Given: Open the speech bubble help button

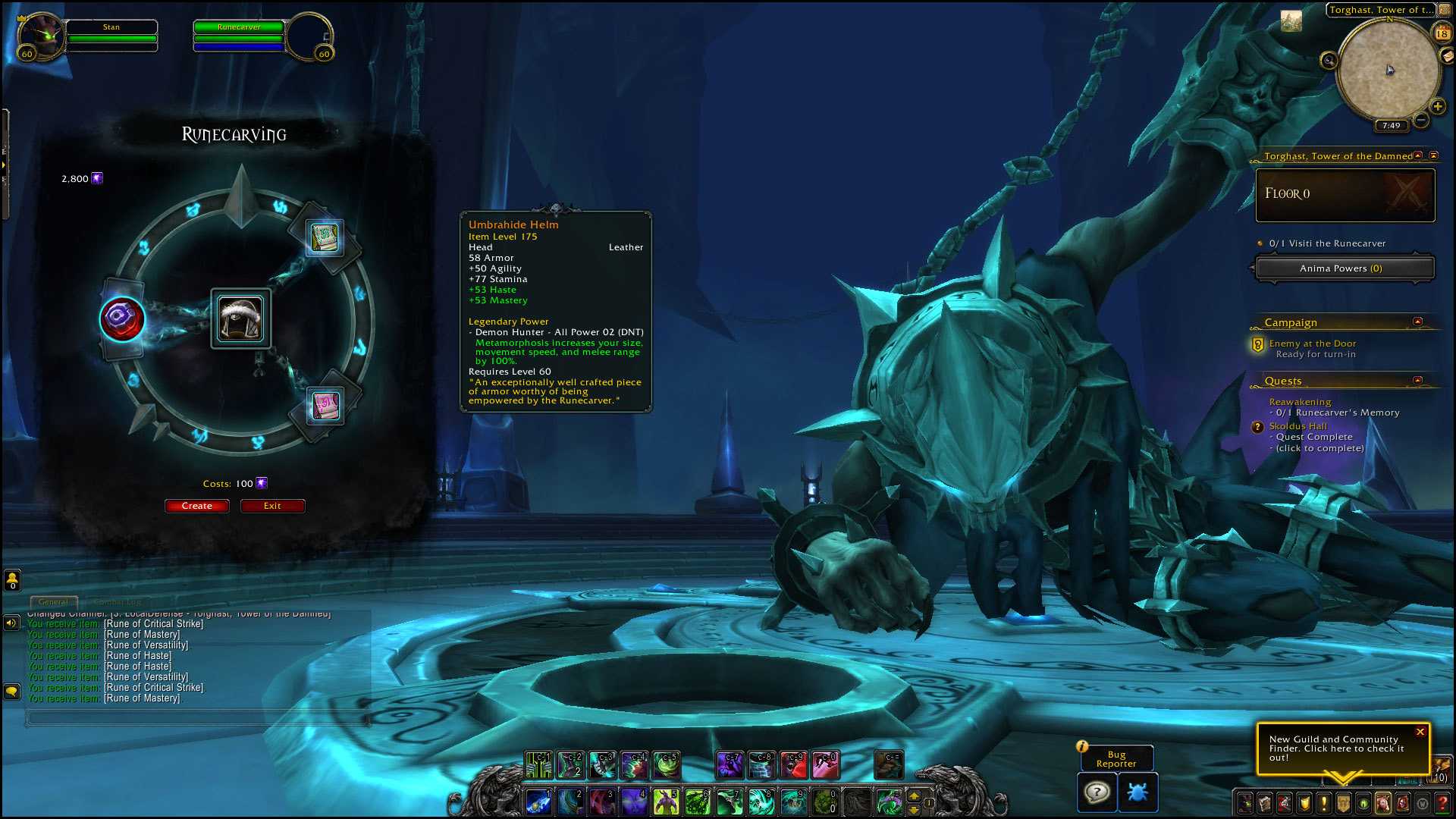Looking at the screenshot, I should pyautogui.click(x=1097, y=792).
